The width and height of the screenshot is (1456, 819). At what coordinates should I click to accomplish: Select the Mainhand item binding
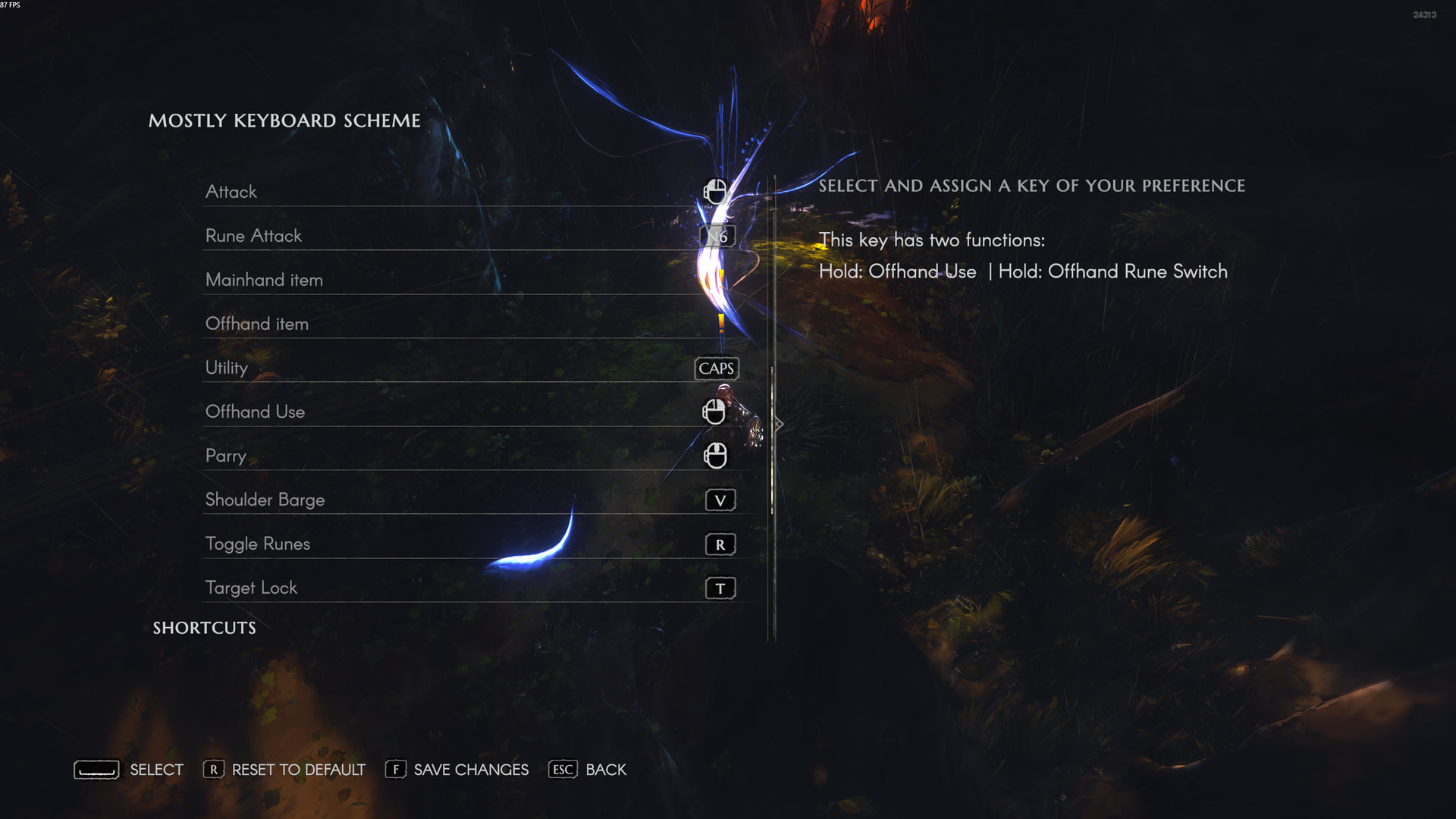[470, 280]
